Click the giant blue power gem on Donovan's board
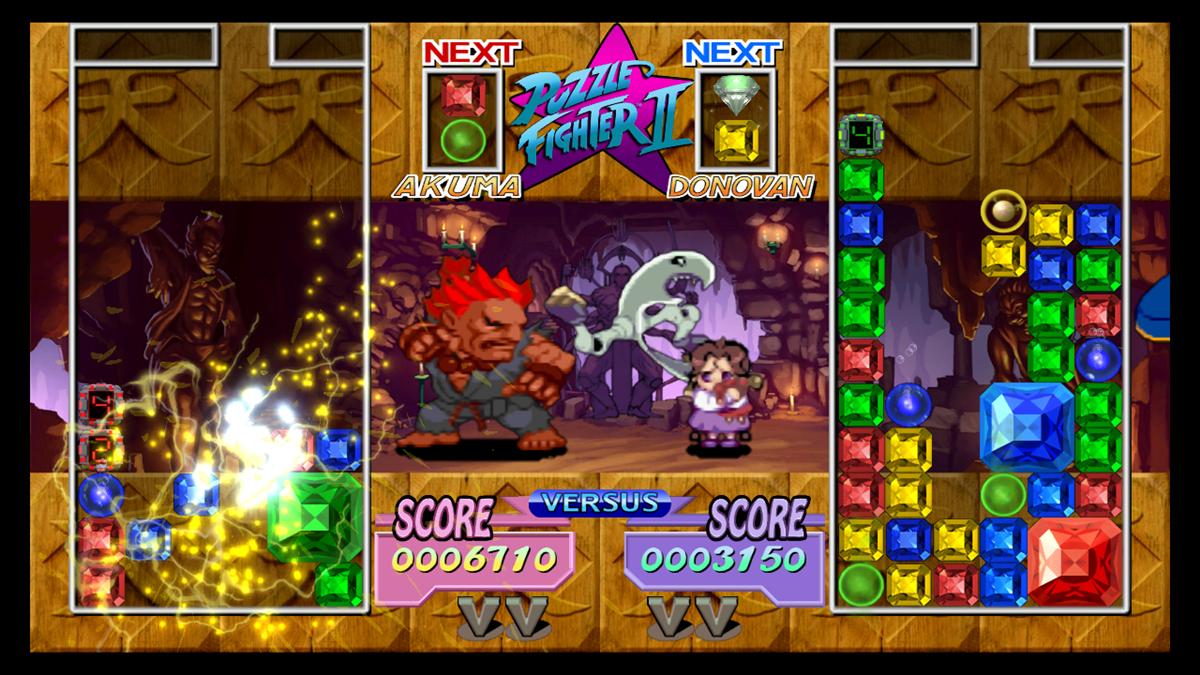 click(1025, 425)
